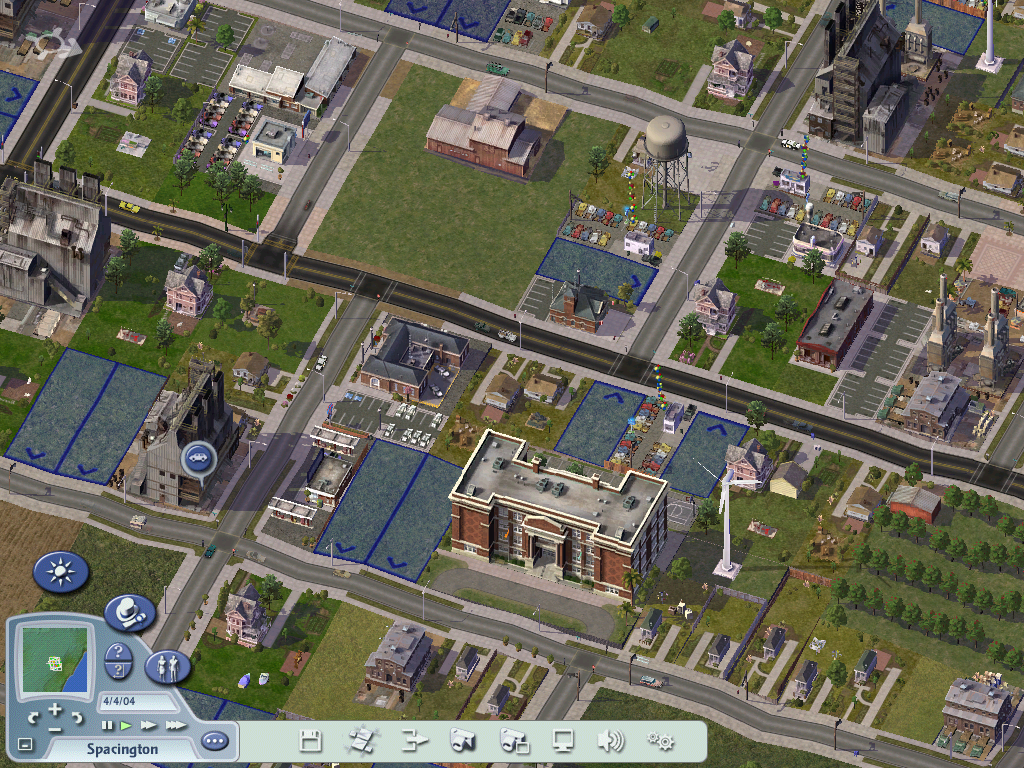This screenshot has width=1024, height=768.
Task: Open game options with the gears icon
Action: pyautogui.click(x=660, y=741)
